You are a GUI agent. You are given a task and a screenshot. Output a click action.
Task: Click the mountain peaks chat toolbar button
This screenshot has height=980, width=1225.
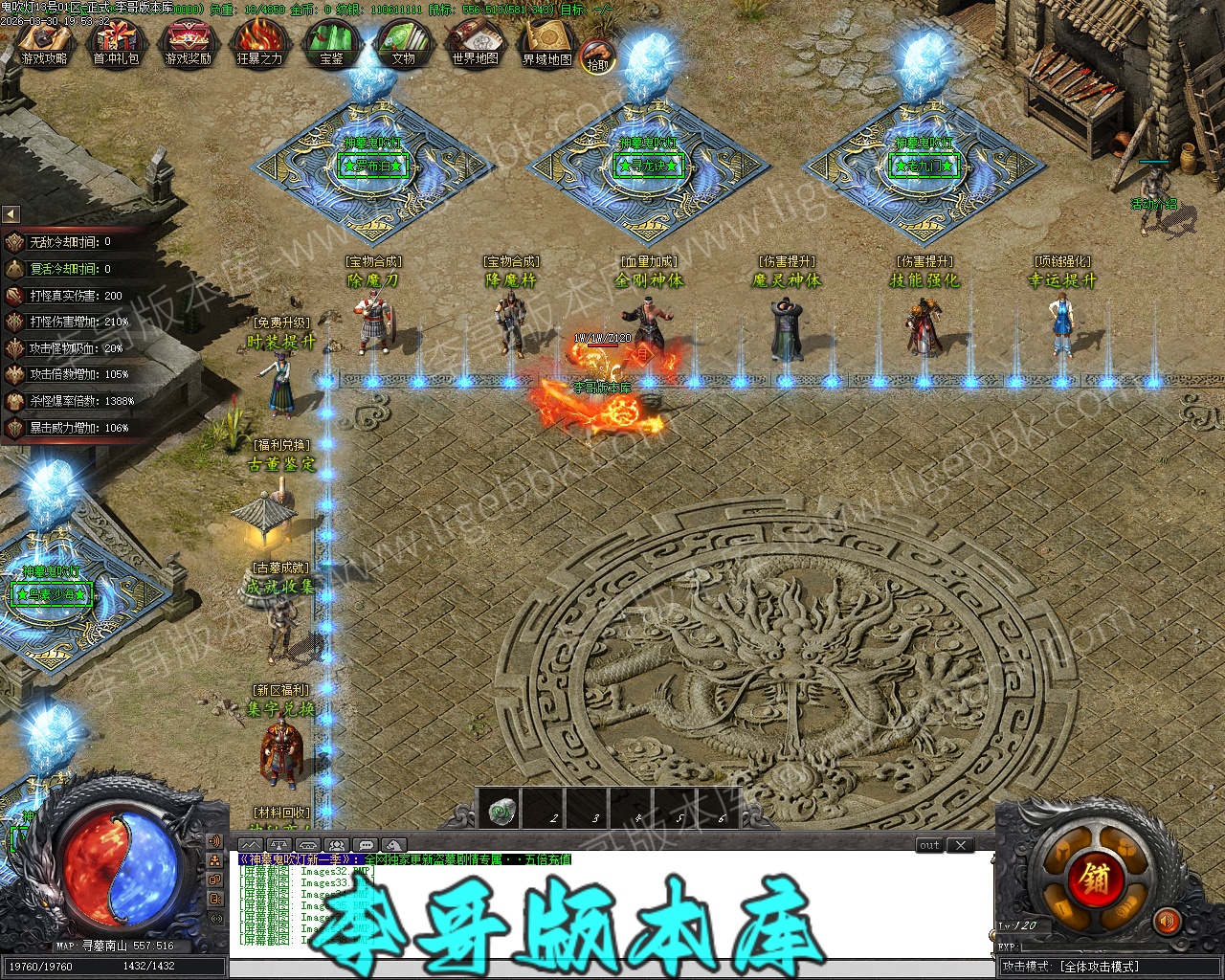[250, 845]
